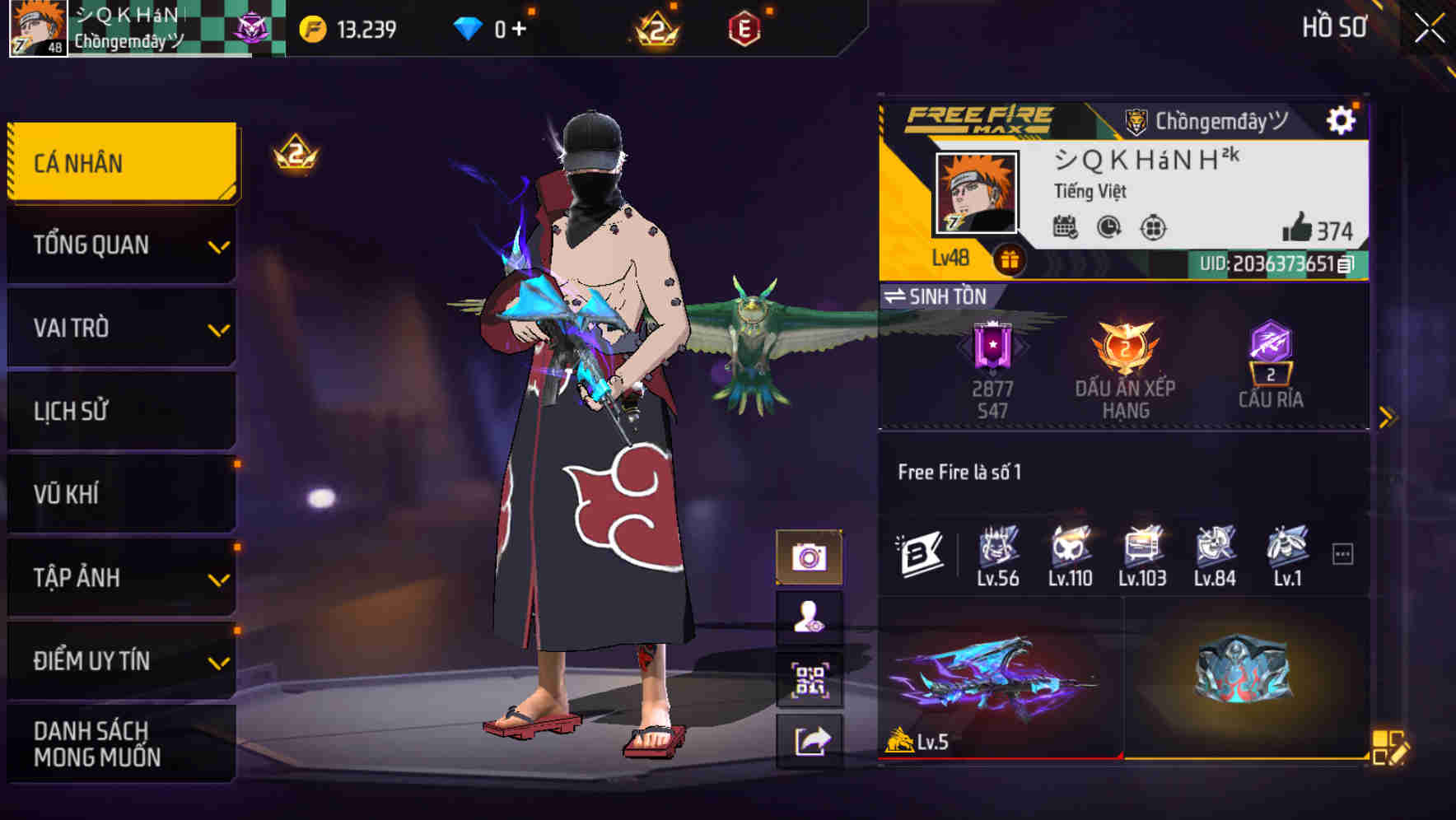Open profile settings via gear icon

(1342, 119)
